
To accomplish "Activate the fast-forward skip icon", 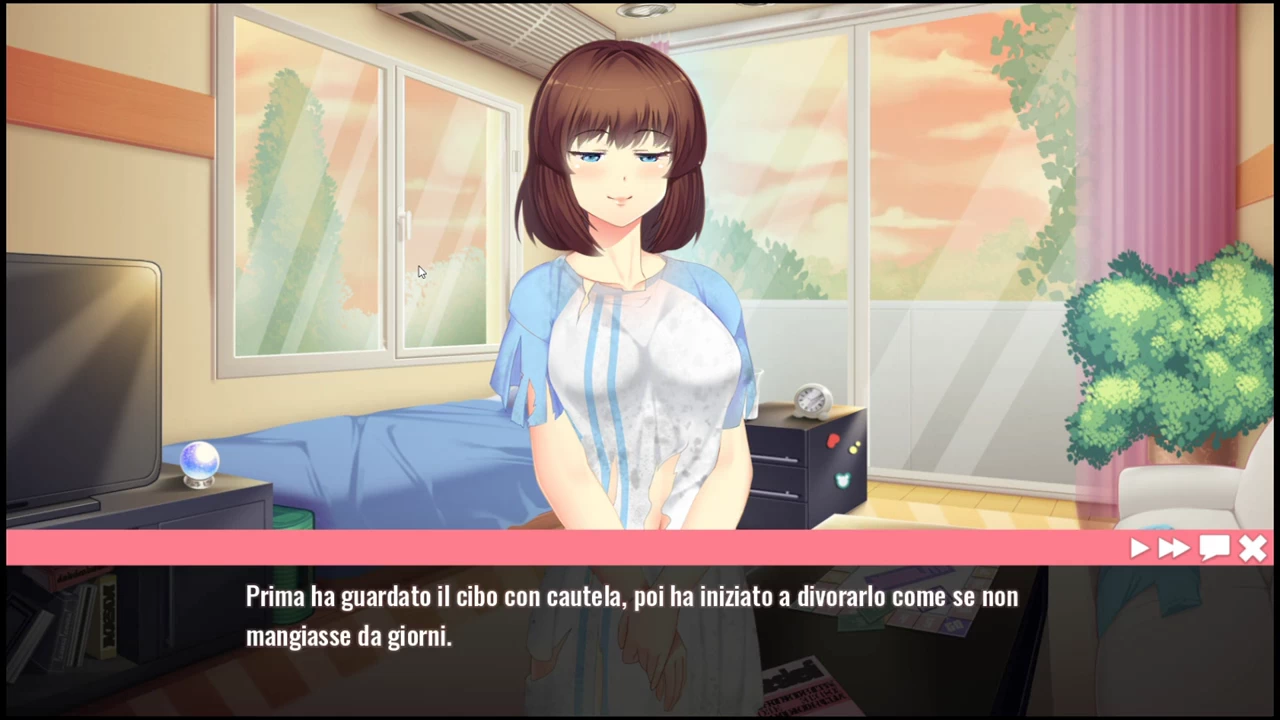I will (x=1174, y=548).
